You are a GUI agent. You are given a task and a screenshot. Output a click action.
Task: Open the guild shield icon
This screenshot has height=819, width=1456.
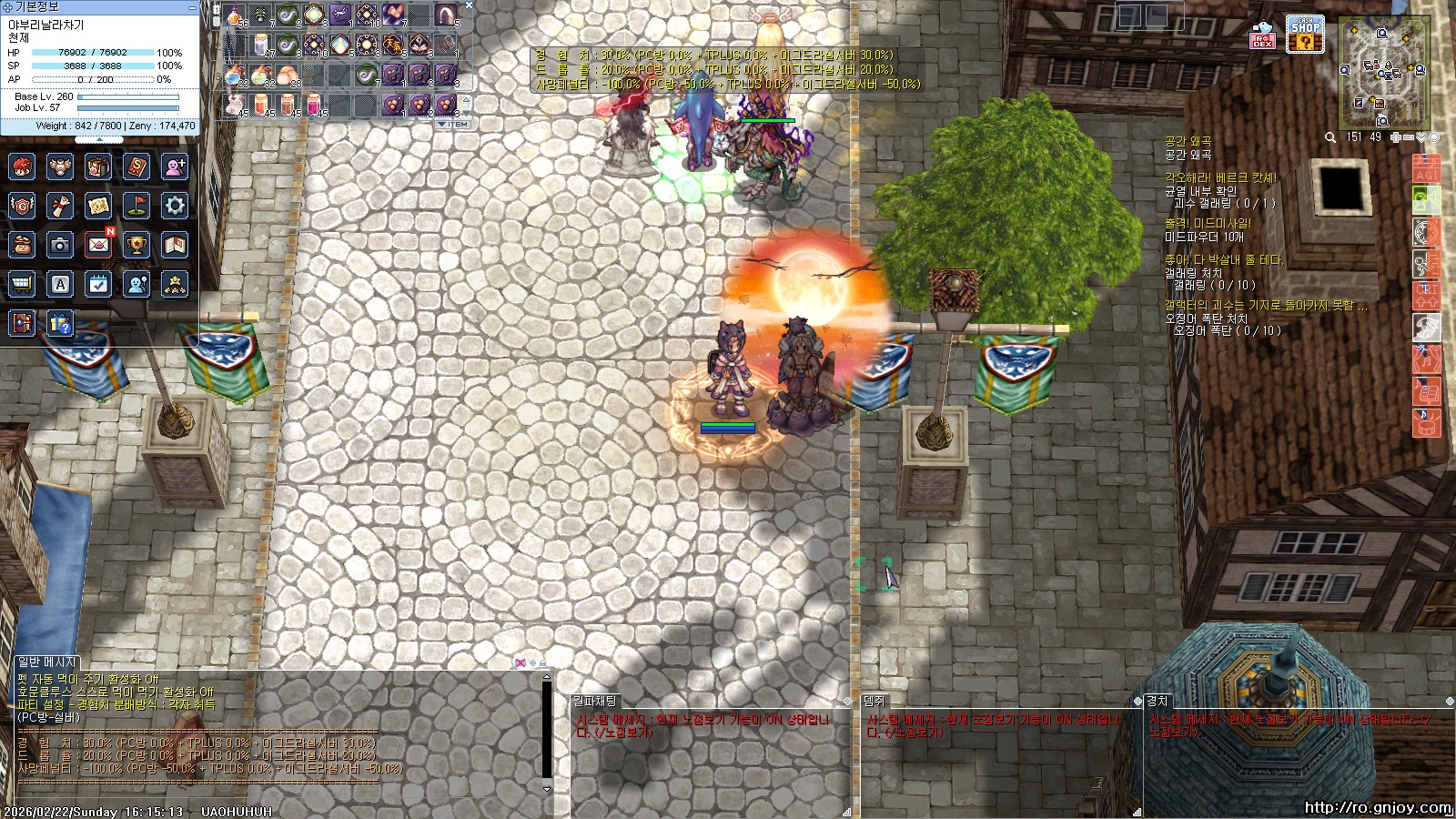click(x=22, y=206)
